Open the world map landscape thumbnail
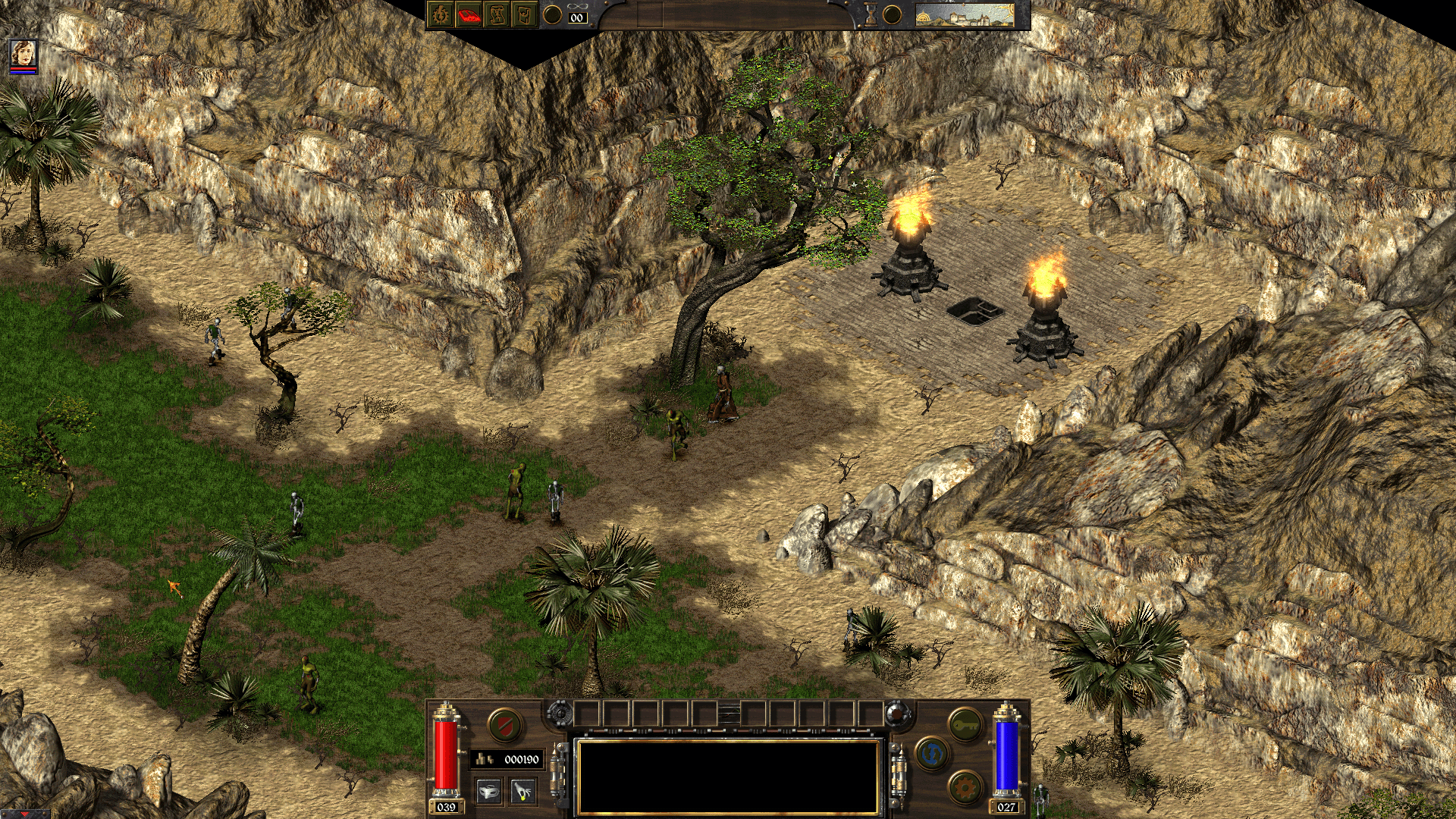This screenshot has height=819, width=1456. pyautogui.click(x=965, y=14)
